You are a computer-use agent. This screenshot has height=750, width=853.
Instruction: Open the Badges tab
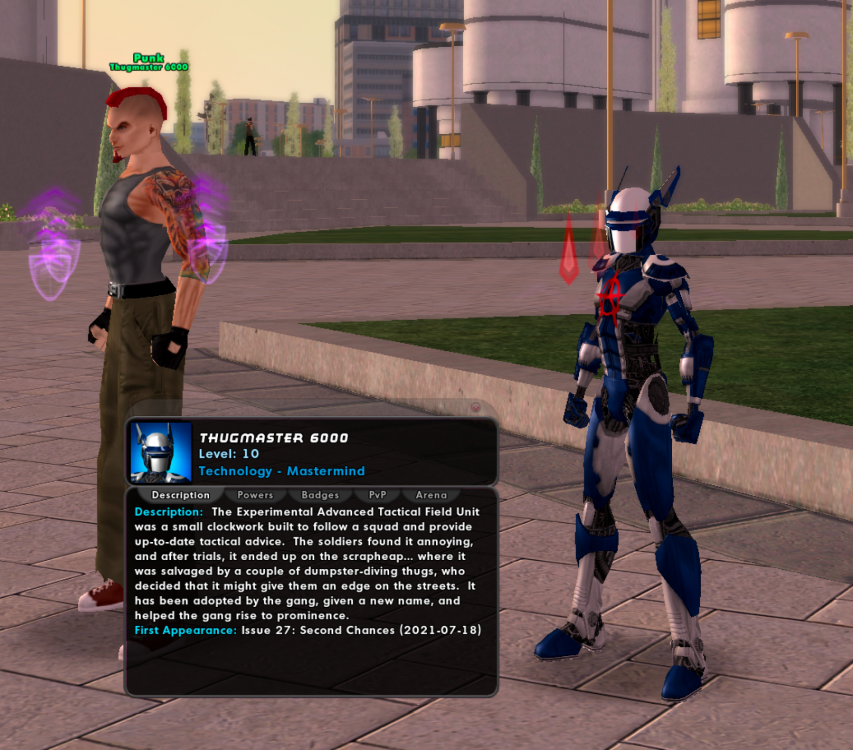point(320,495)
